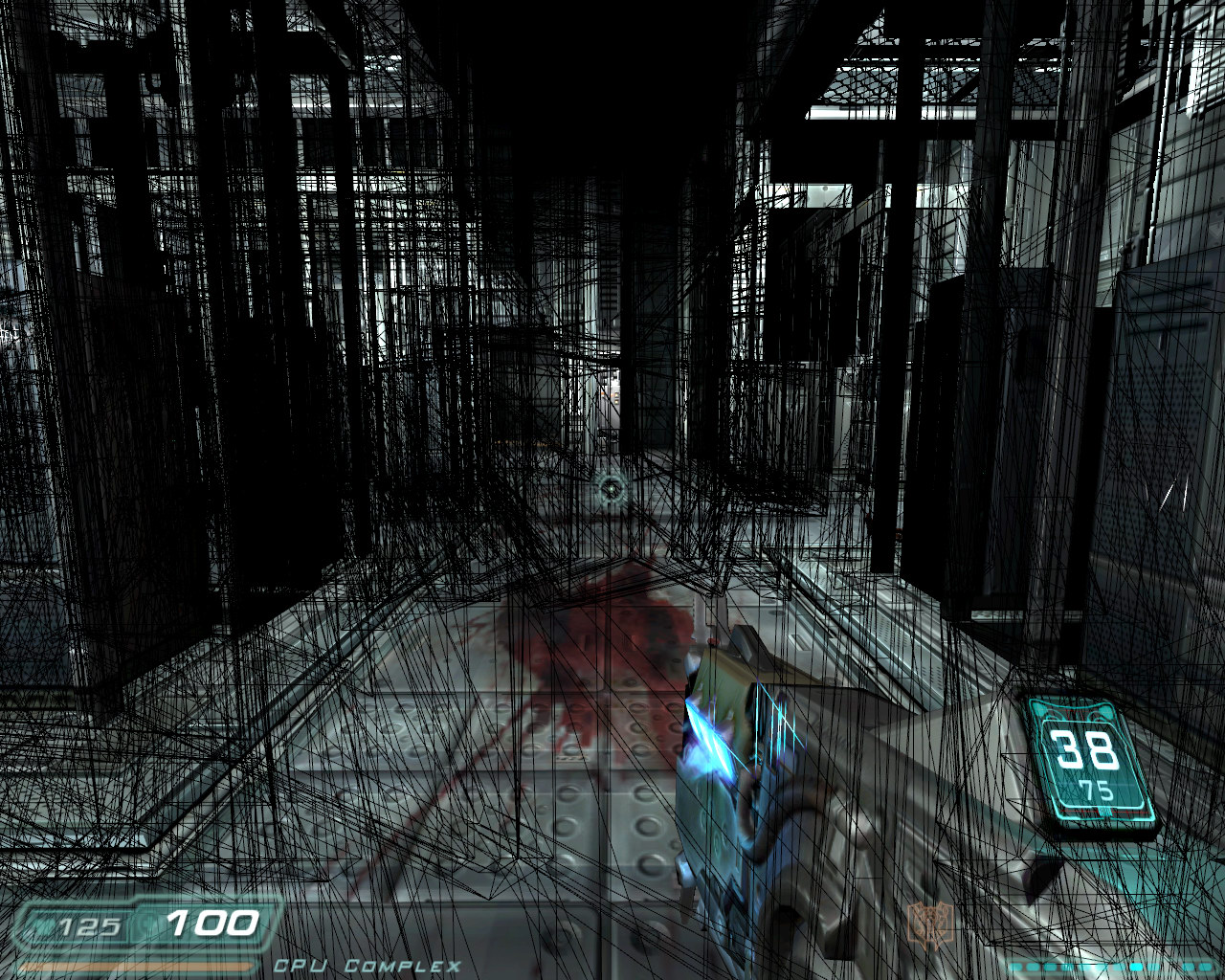Viewport: 1225px width, 980px height.
Task: Click the armor shield icon beside 125
Action: (45, 924)
